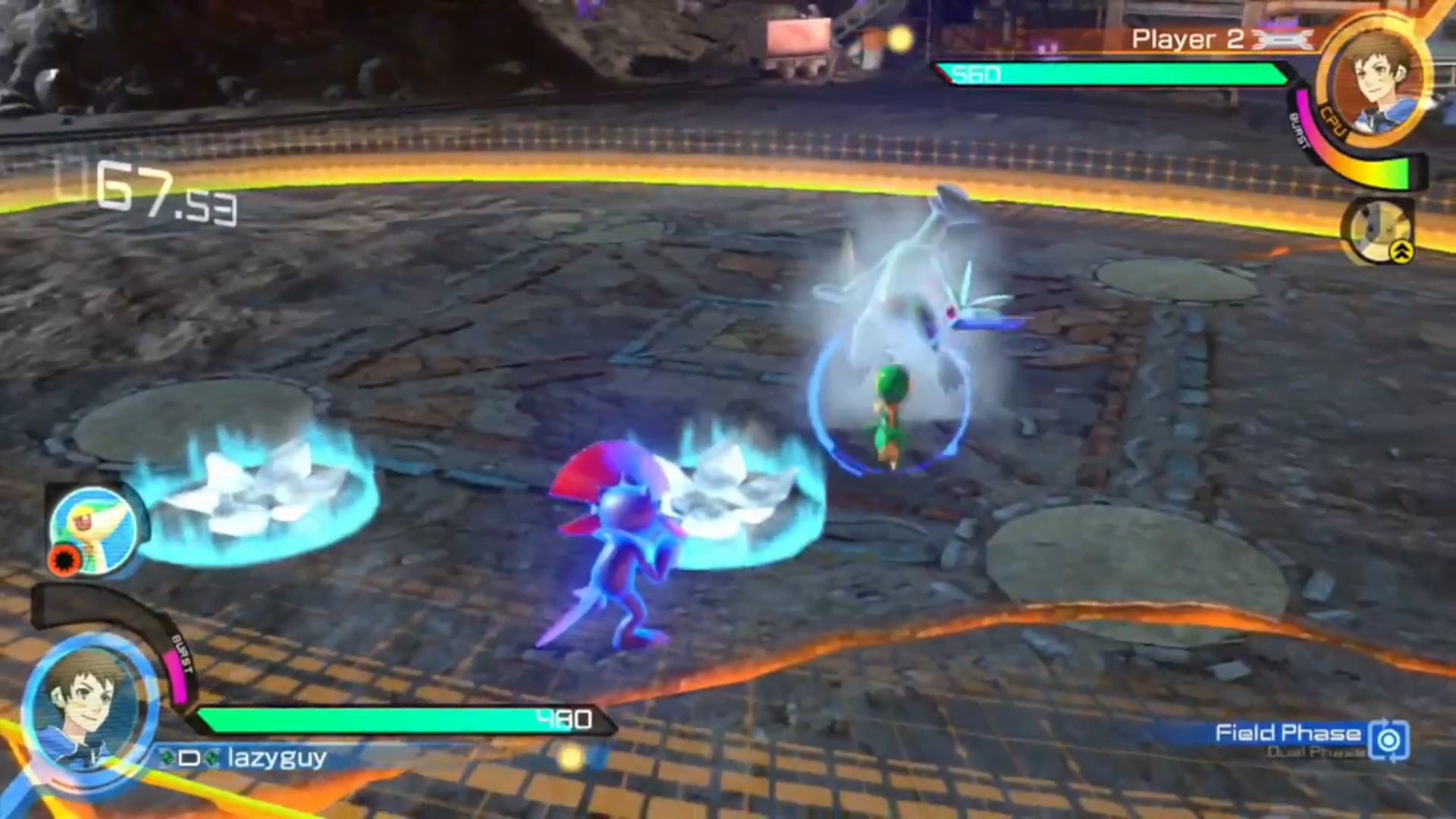Select the opponent's support Pokémon icon
1456x819 pixels.
click(1377, 231)
